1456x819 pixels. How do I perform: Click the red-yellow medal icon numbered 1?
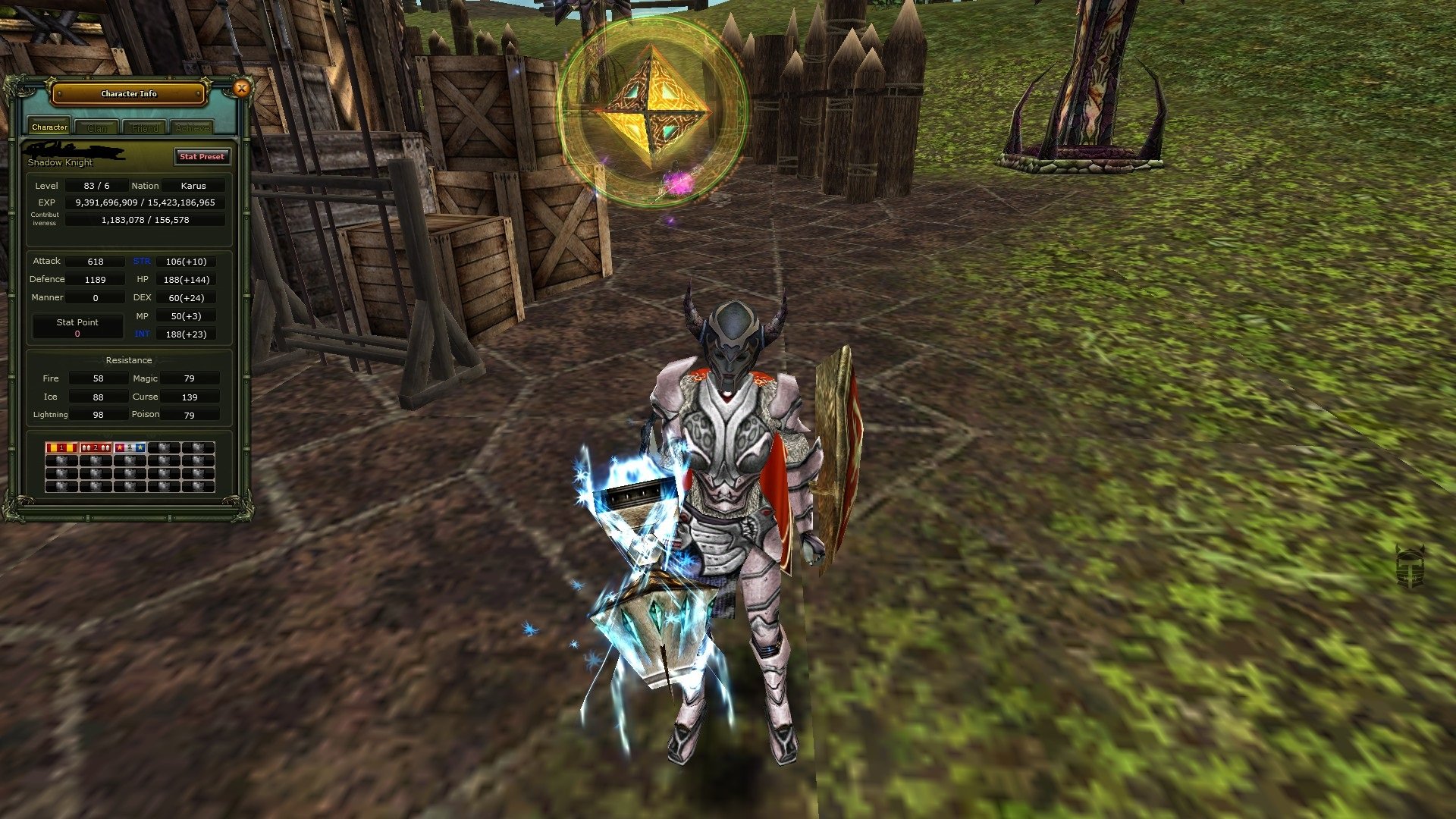[61, 447]
